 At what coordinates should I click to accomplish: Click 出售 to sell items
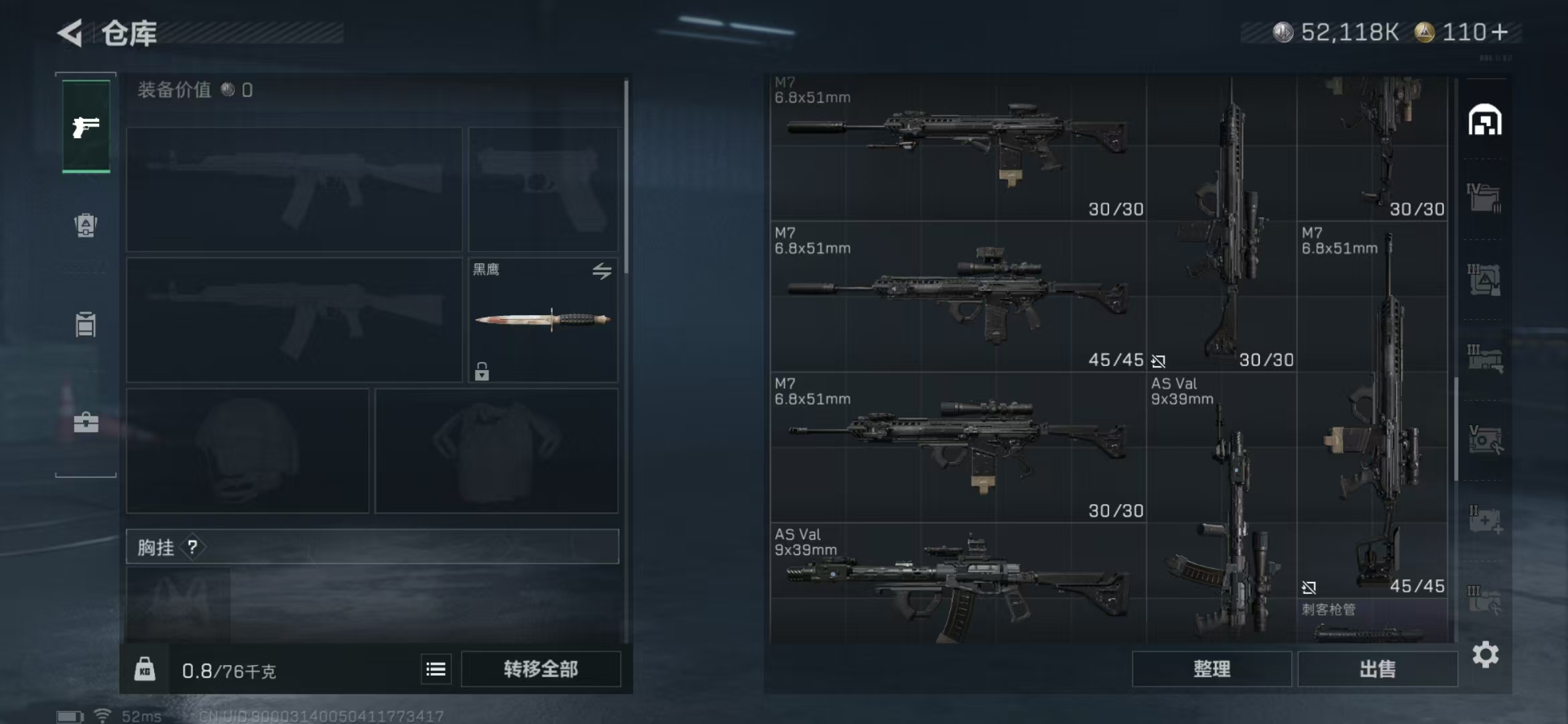point(1377,669)
